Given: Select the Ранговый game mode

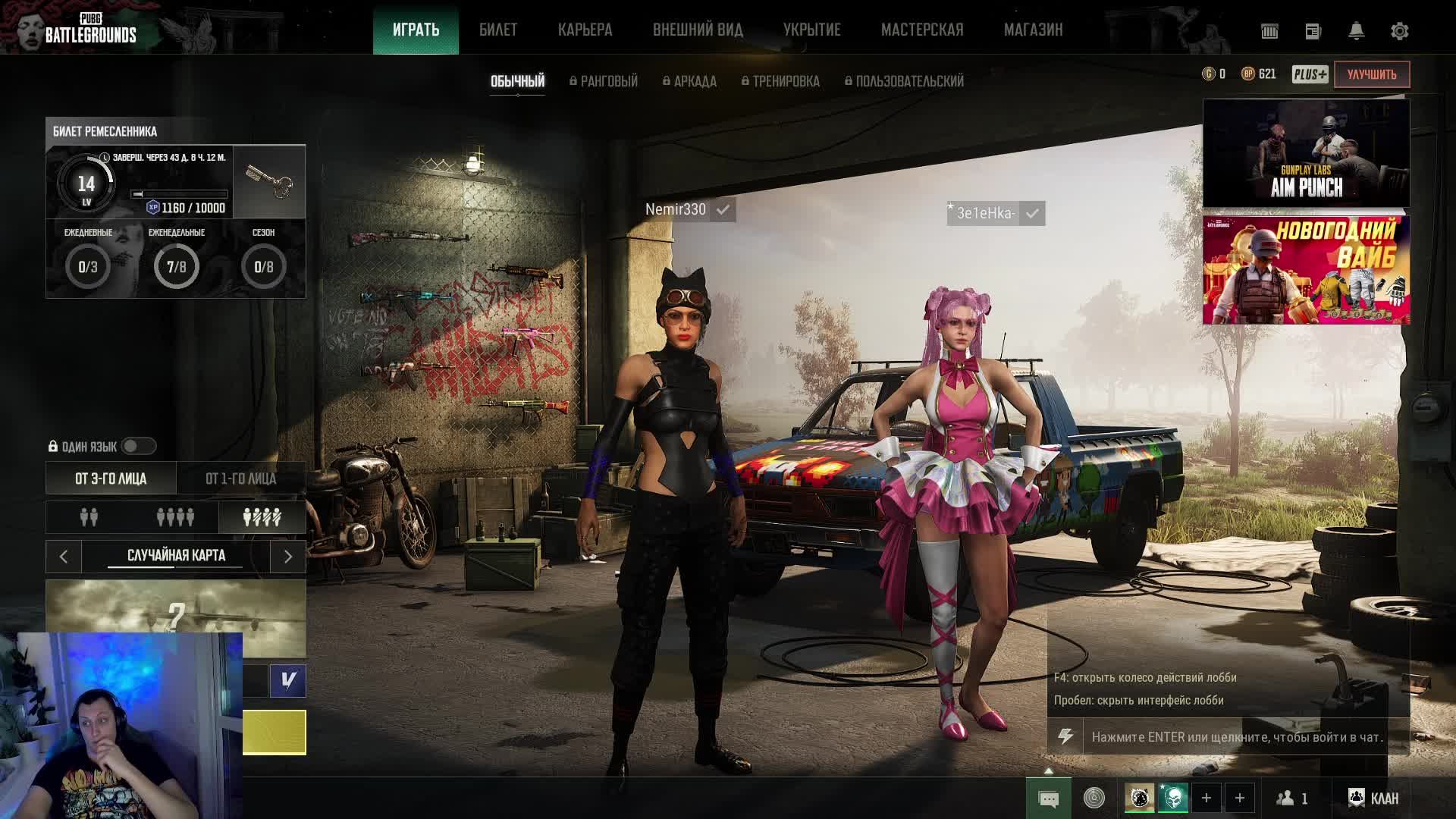Looking at the screenshot, I should (x=604, y=81).
